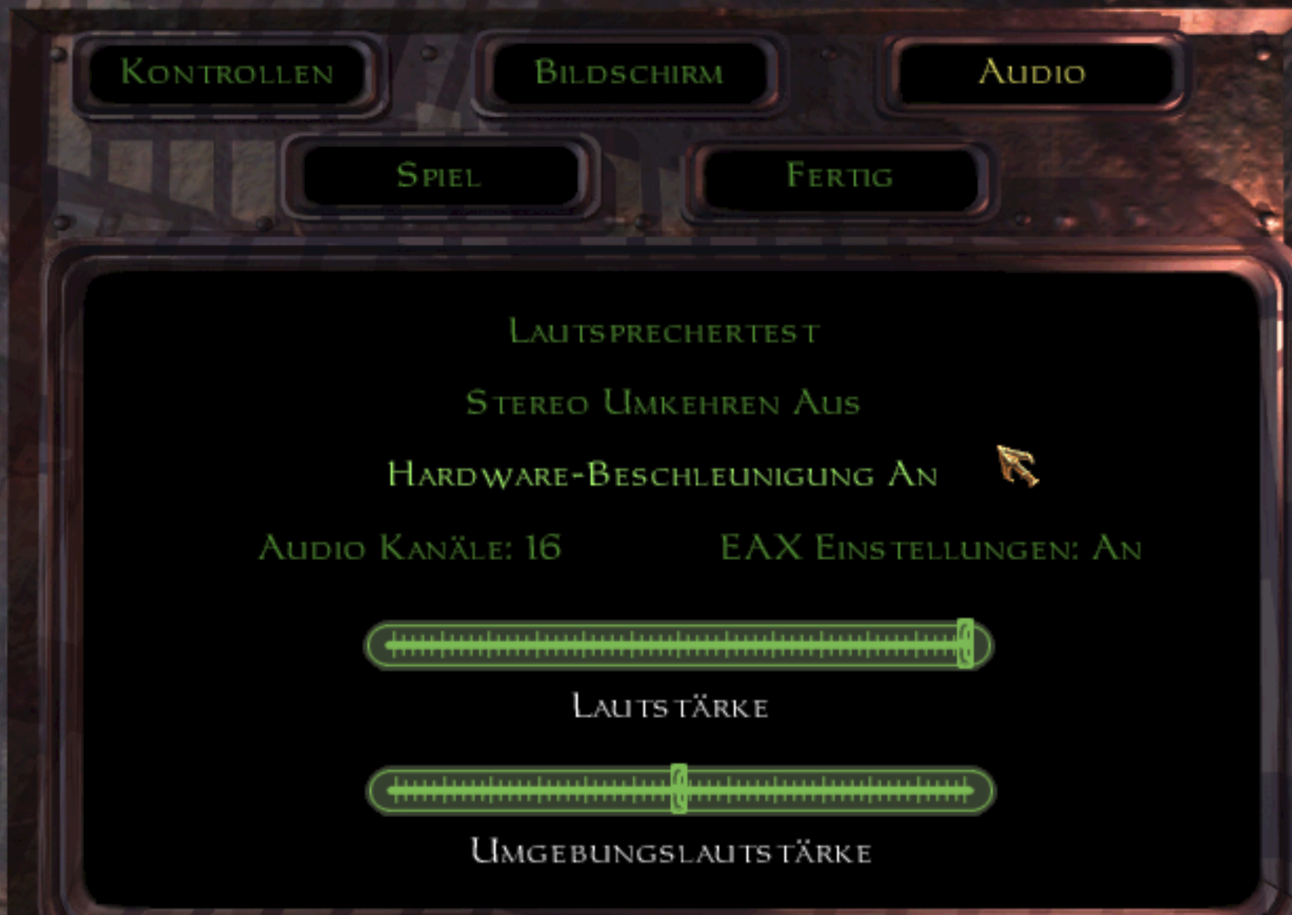Viewport: 1292px width, 915px height.
Task: Click the Lautstärke slider handle
Action: [x=965, y=645]
